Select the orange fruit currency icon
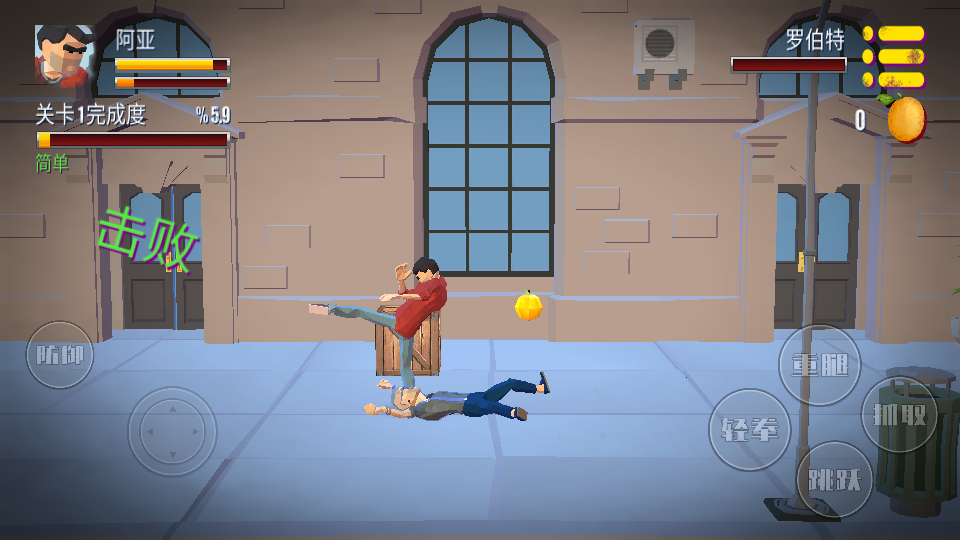Image resolution: width=960 pixels, height=540 pixels. click(x=905, y=120)
